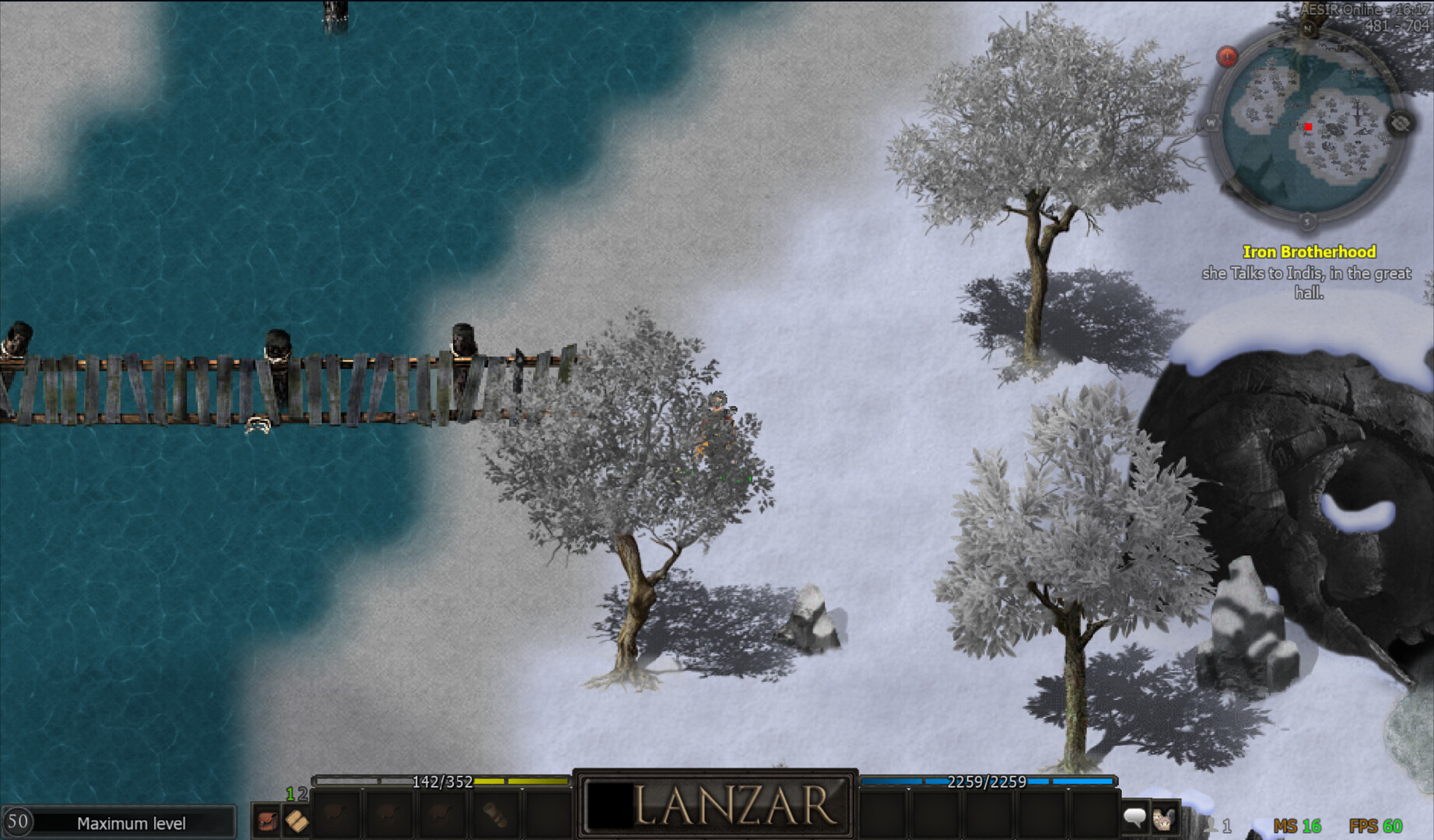The height and width of the screenshot is (840, 1434).
Task: Toggle the red exclamation alert on the minimap
Action: [1227, 56]
